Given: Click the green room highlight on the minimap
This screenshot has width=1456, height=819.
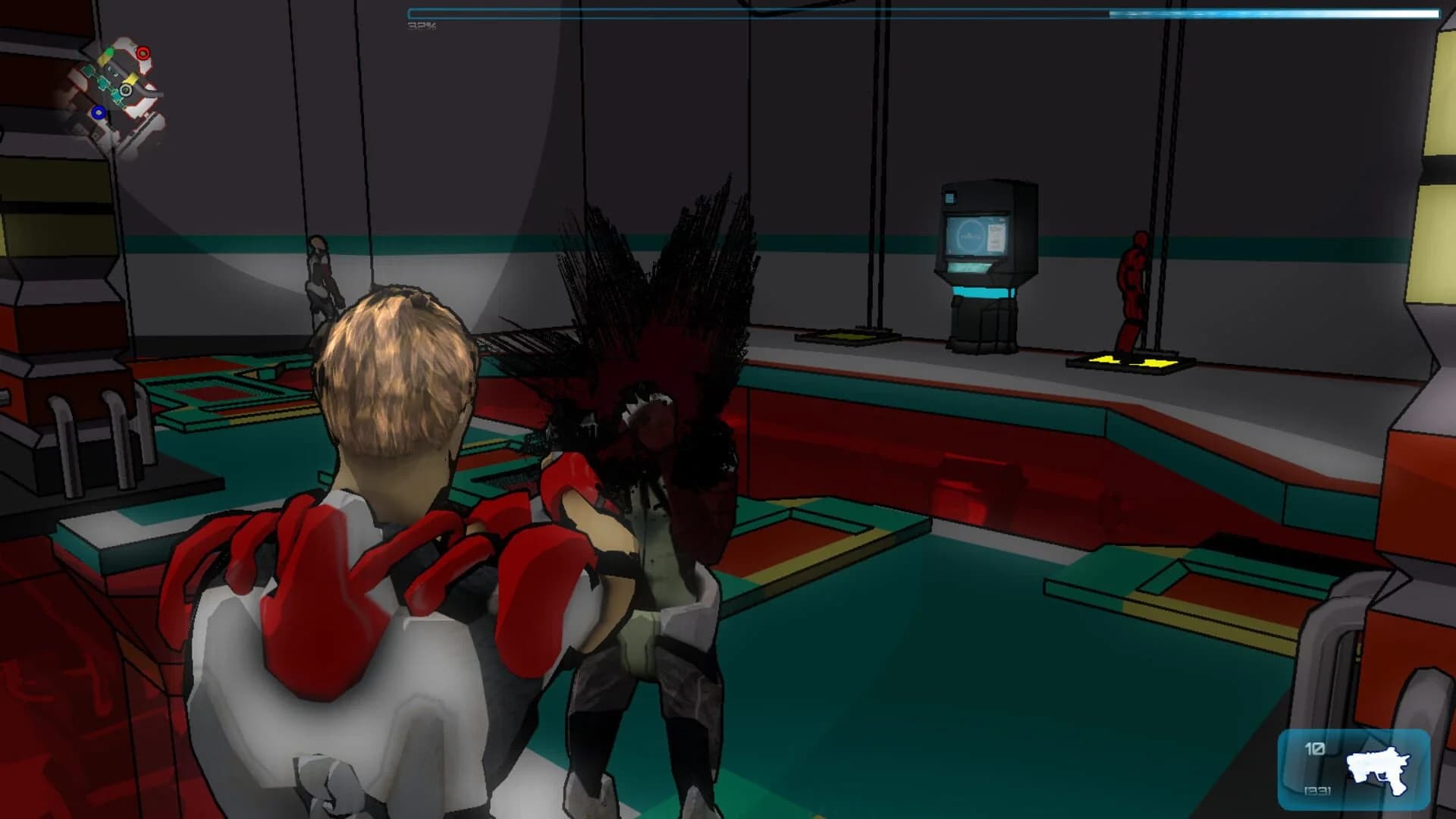Looking at the screenshot, I should pyautogui.click(x=108, y=52).
